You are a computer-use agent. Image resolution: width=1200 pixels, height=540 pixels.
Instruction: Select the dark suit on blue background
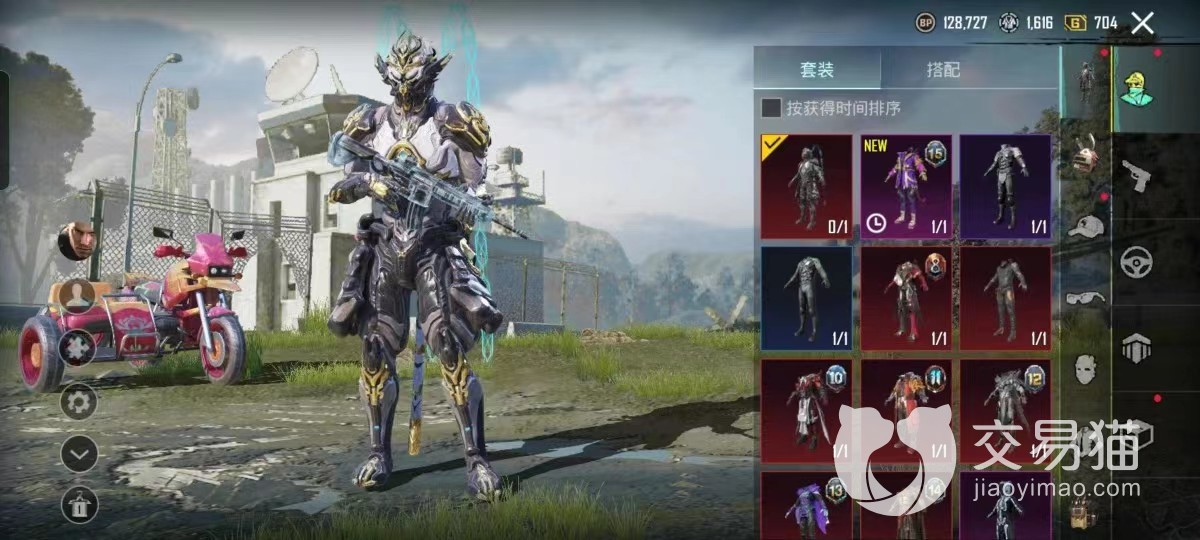807,298
